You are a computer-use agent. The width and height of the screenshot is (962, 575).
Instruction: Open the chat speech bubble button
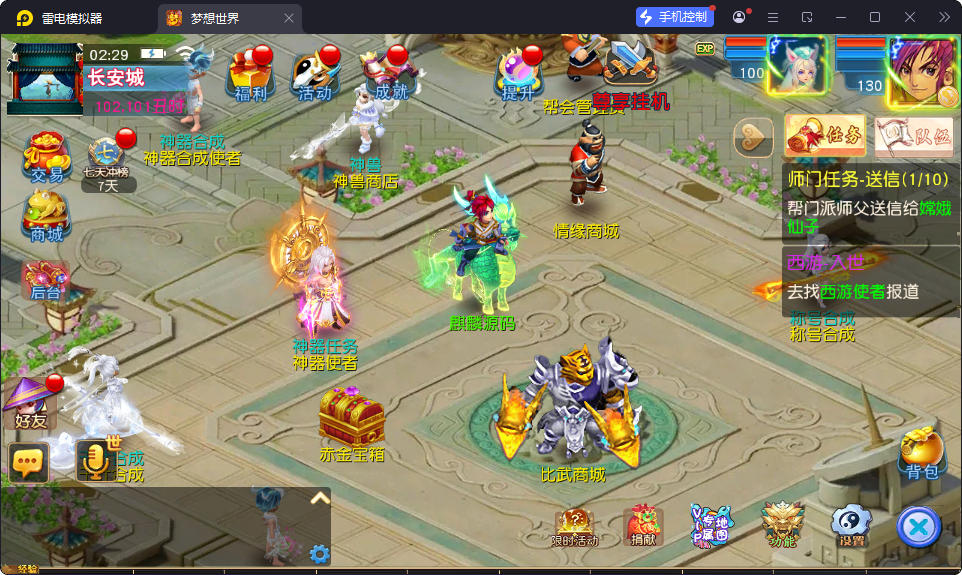click(x=29, y=461)
